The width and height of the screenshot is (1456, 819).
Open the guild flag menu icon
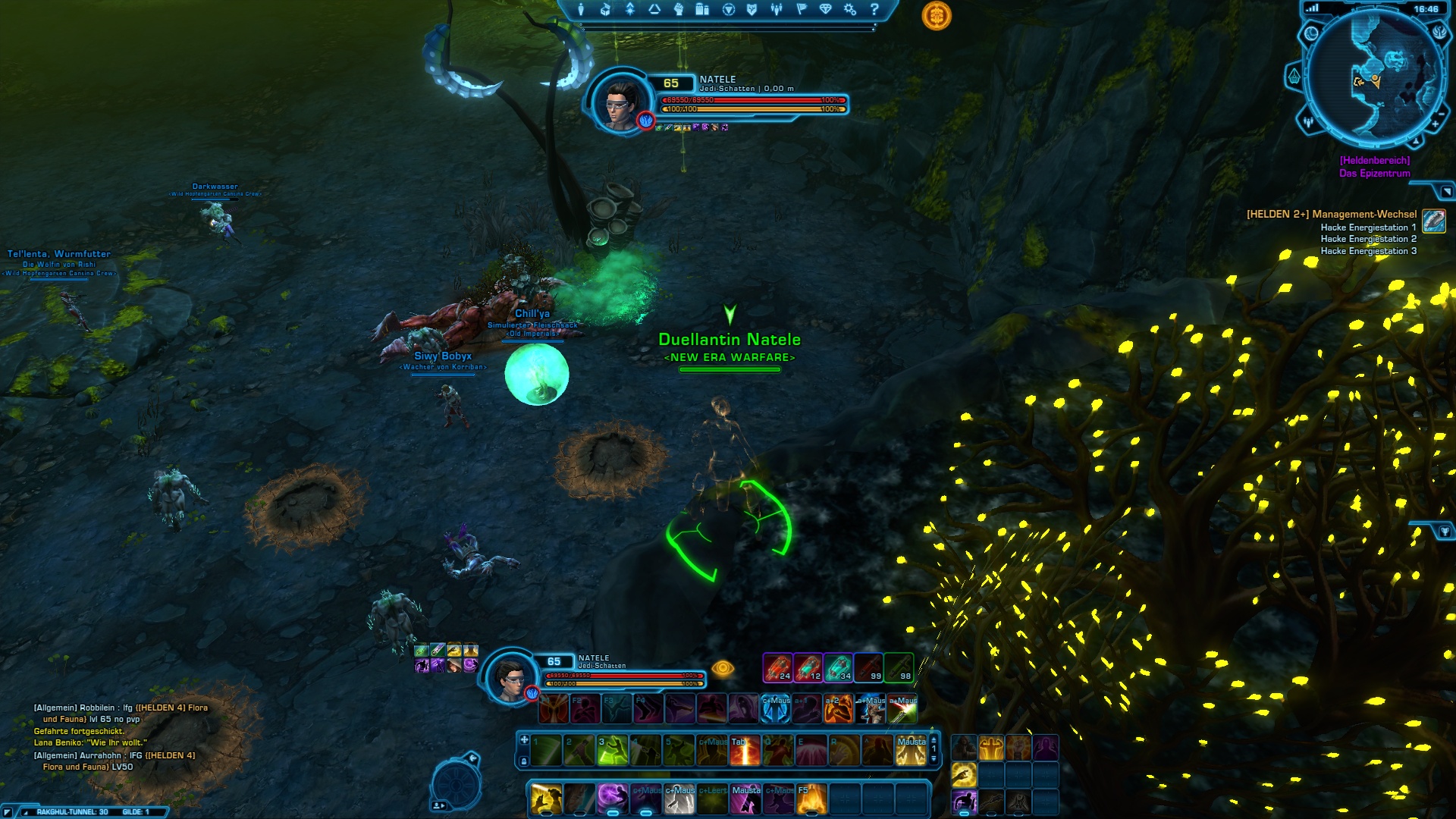(x=801, y=9)
